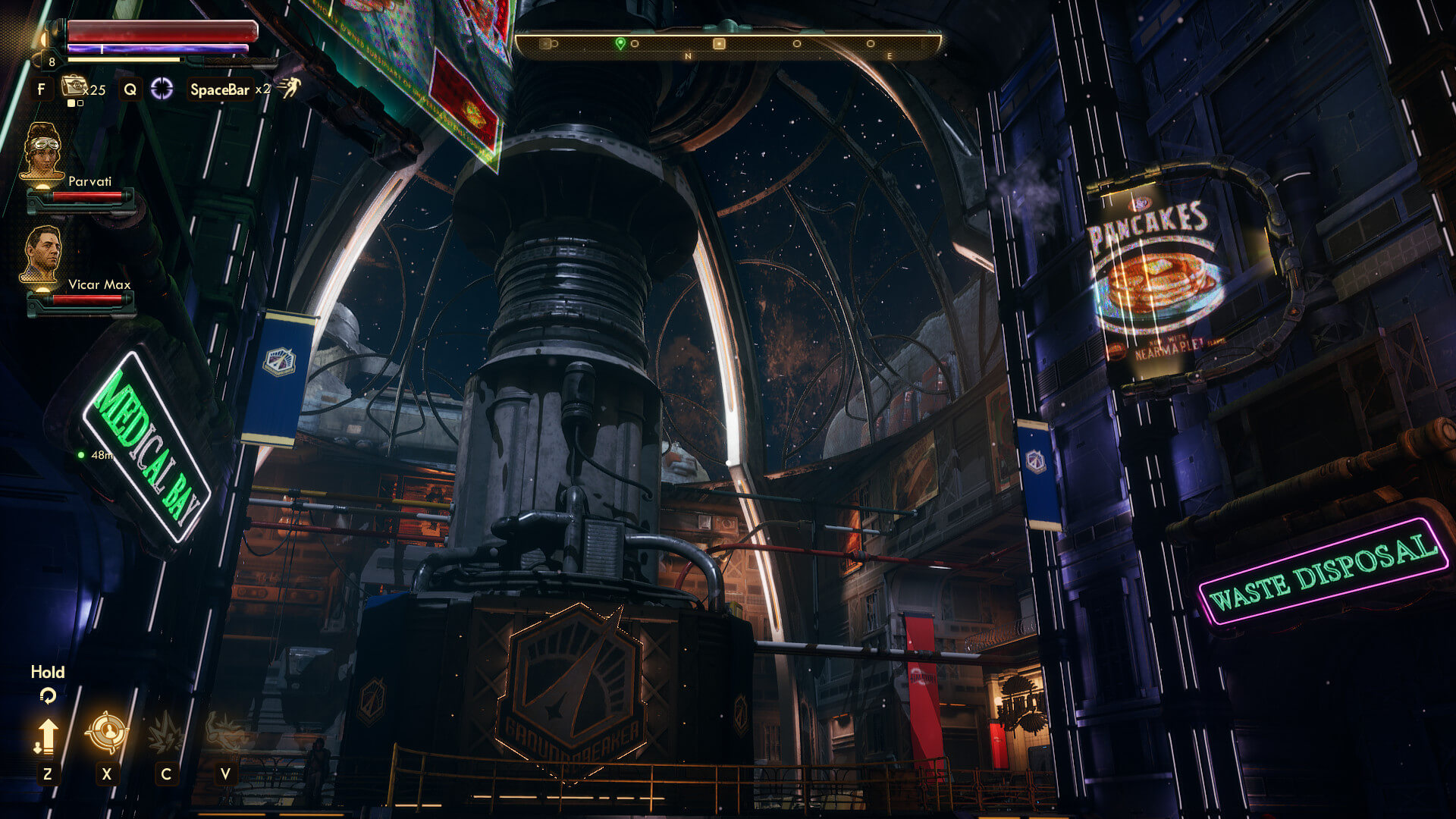The image size is (1456, 819).
Task: Use the diving-figure companion ability icon
Action: (225, 733)
